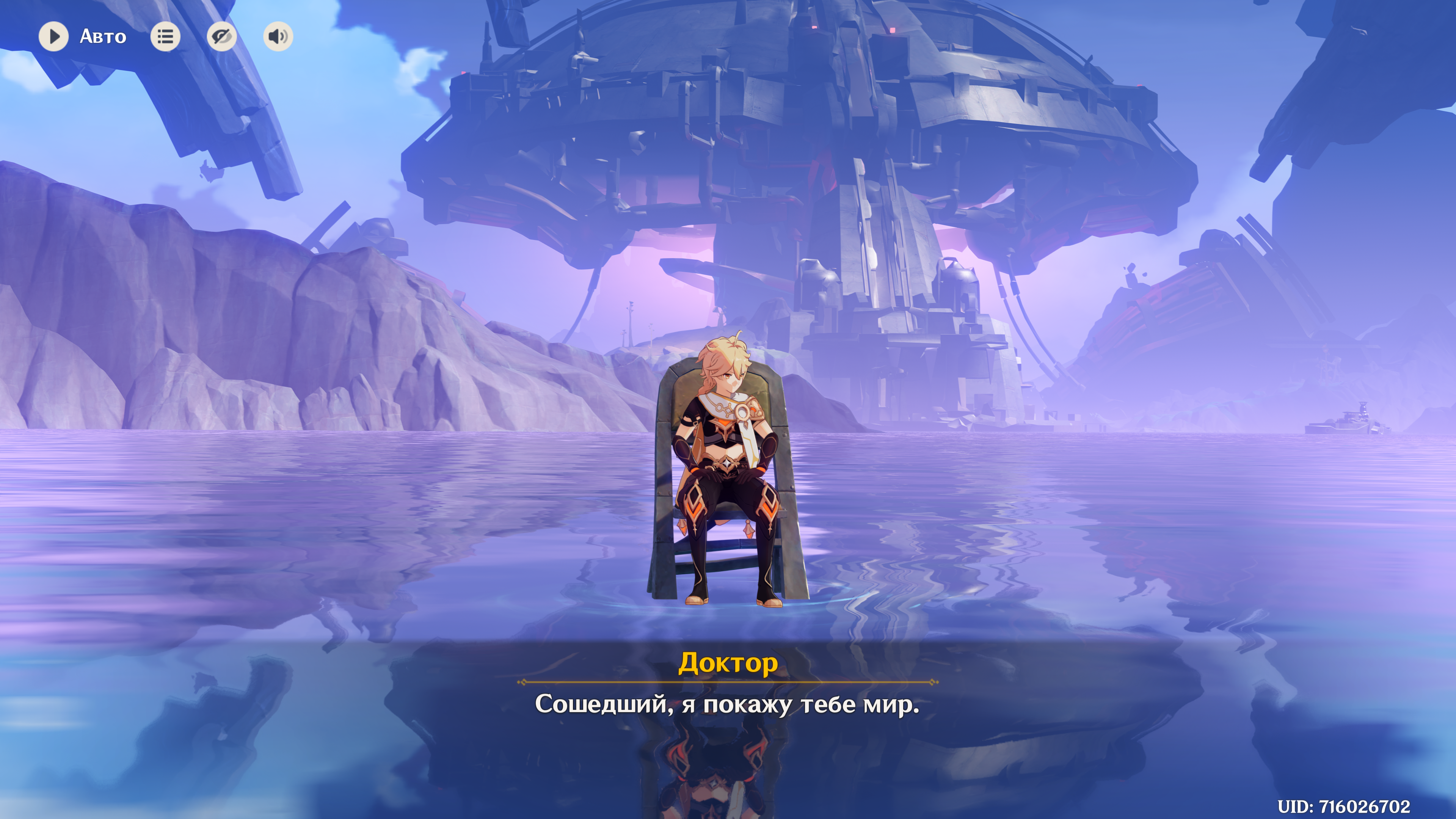Toggle the speaker voice-over icon
This screenshot has height=819, width=1456.
click(278, 37)
